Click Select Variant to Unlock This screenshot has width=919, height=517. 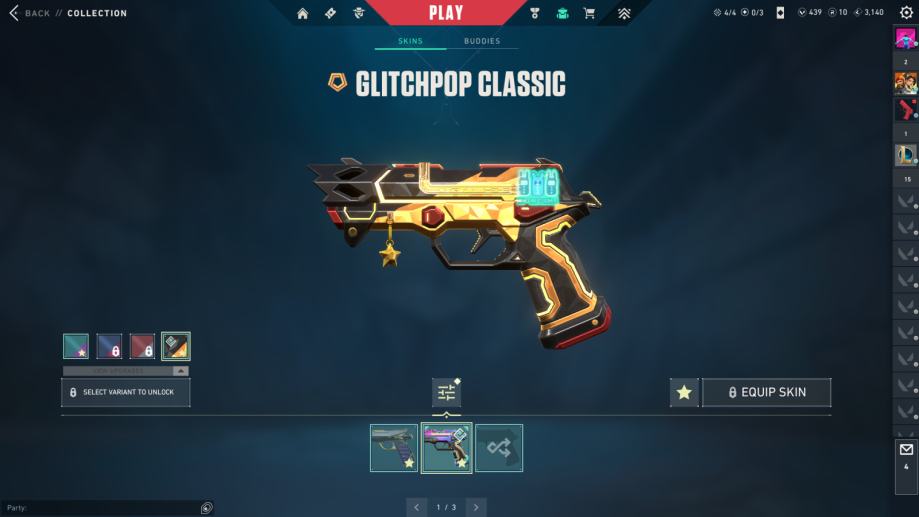point(126,392)
